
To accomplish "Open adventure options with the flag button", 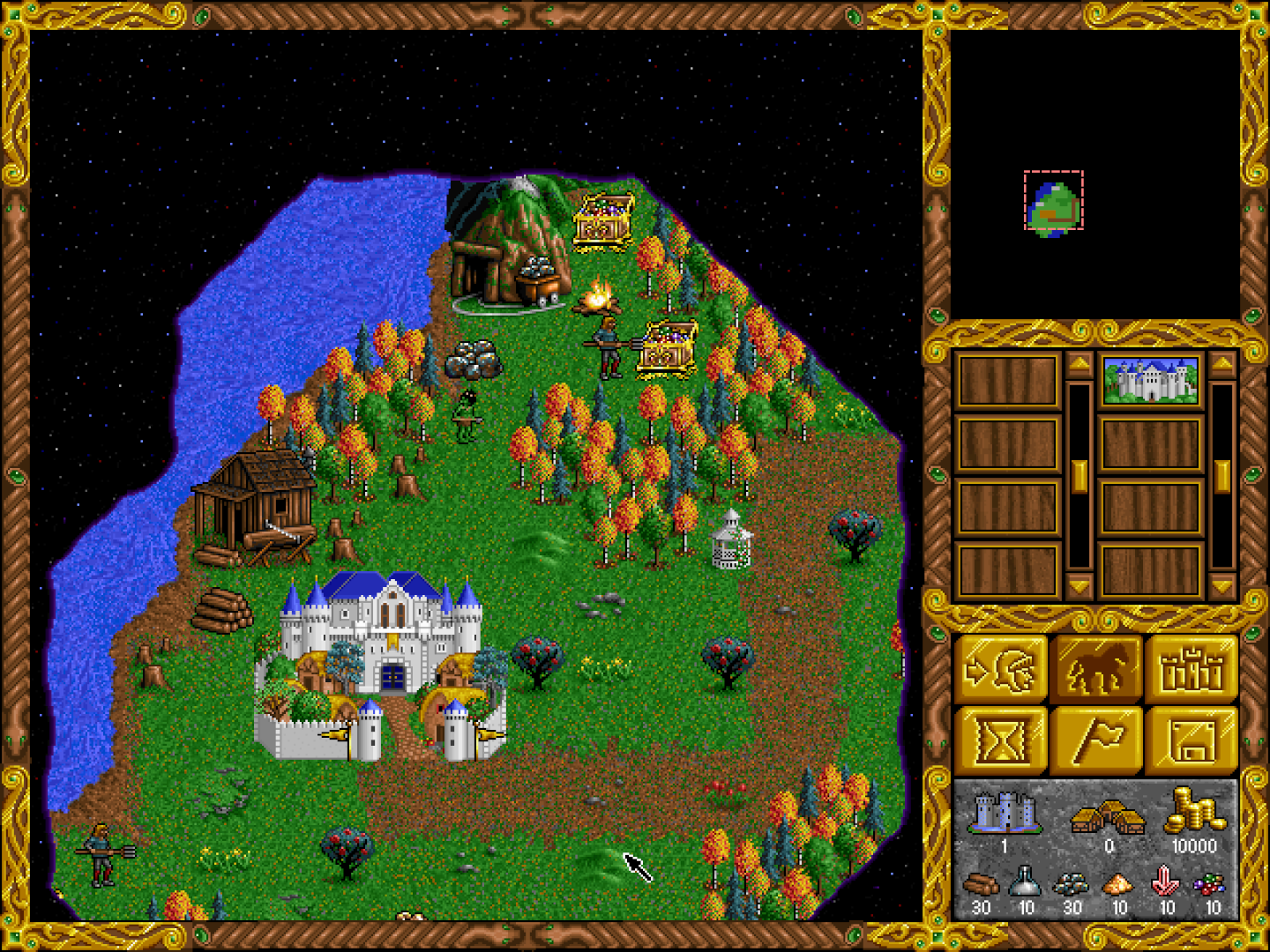I will click(1096, 740).
